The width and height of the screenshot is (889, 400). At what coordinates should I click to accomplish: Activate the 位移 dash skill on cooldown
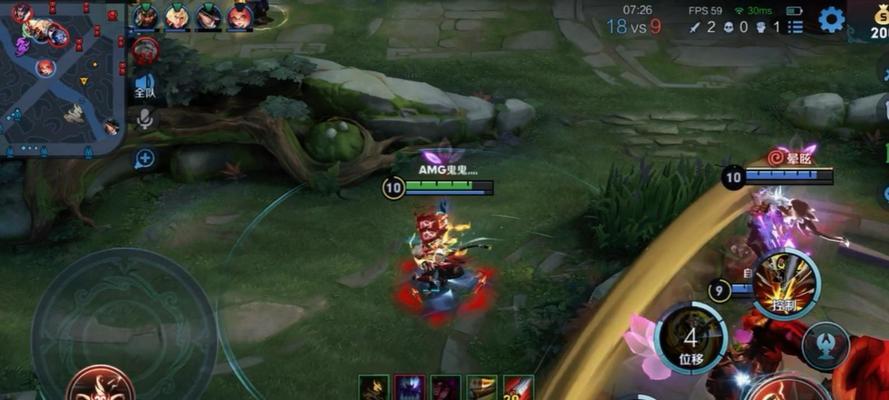coord(690,338)
